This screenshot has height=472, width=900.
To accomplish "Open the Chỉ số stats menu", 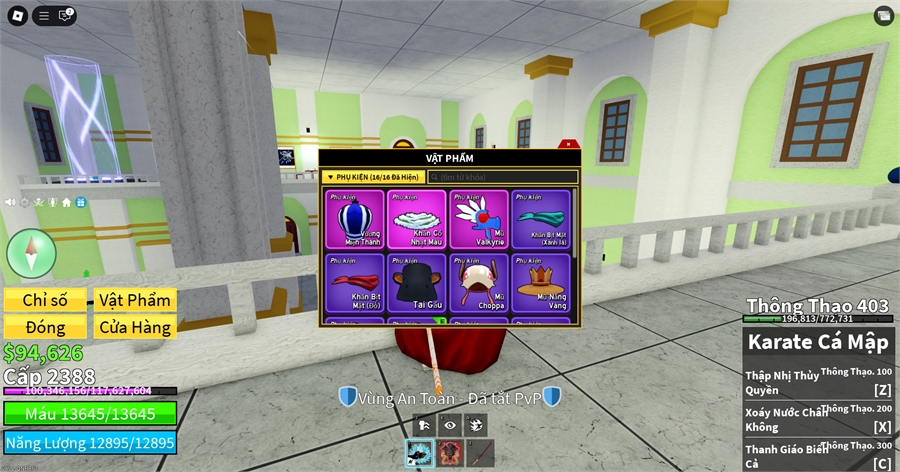I will (x=46, y=300).
